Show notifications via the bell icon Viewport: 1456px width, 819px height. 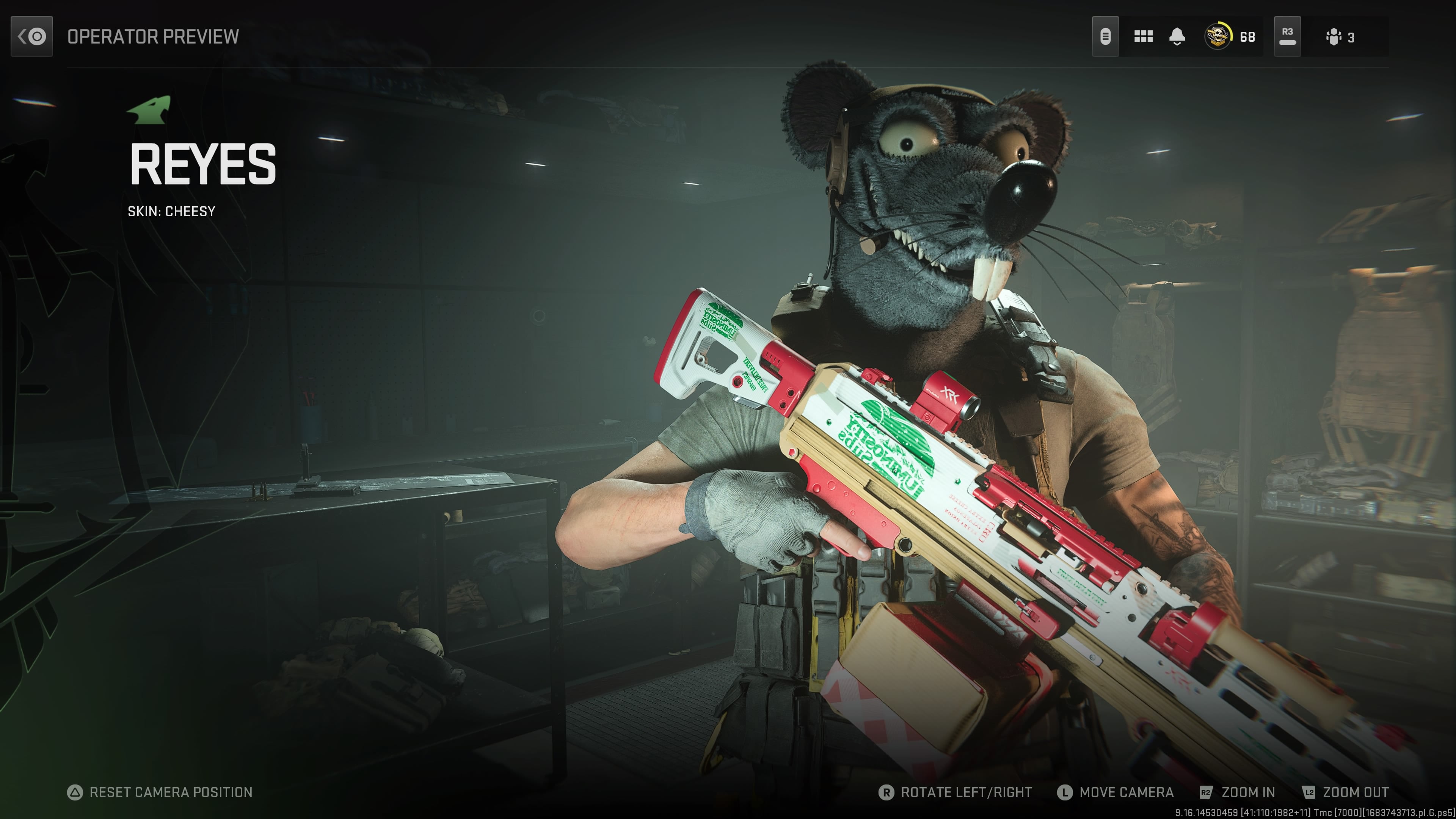point(1177,37)
